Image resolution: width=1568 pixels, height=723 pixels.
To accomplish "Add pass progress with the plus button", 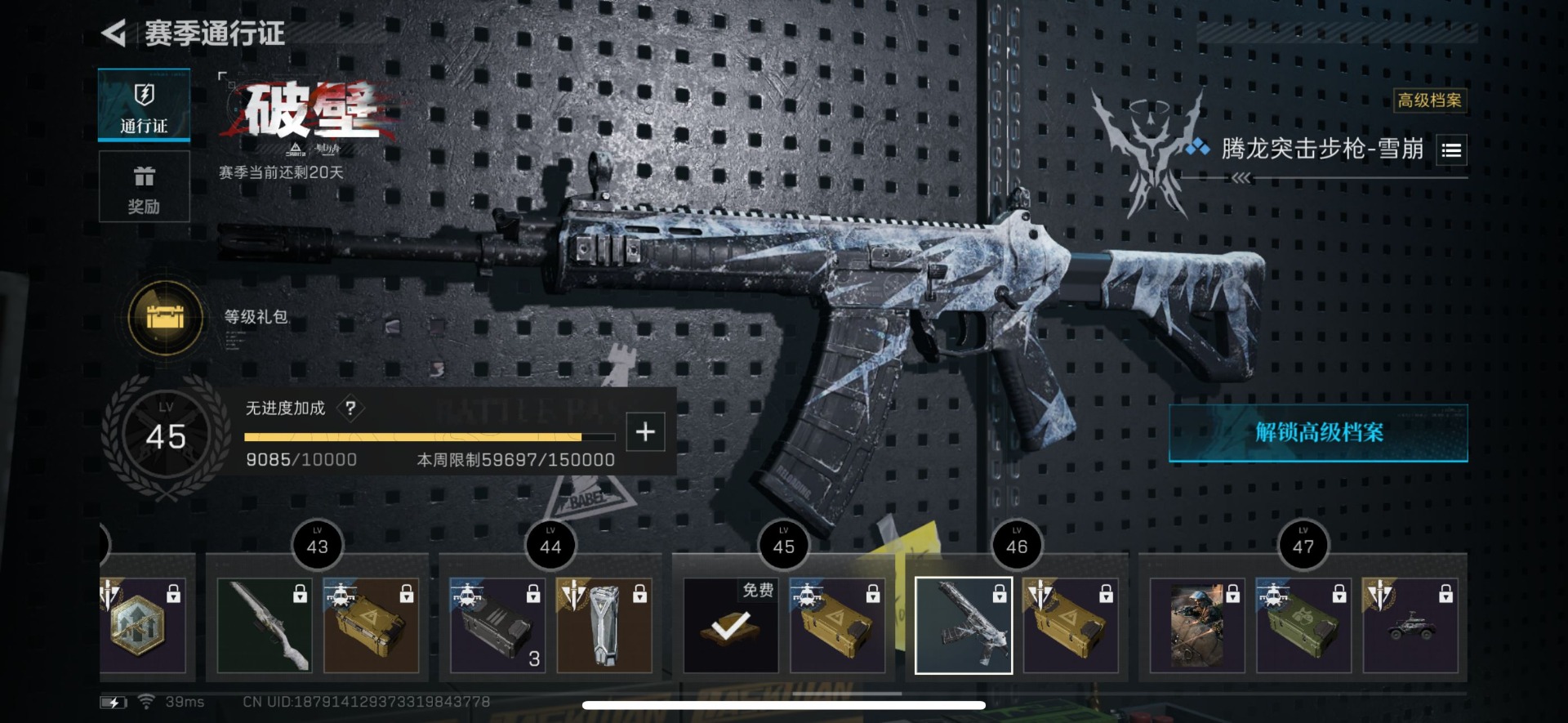I will pos(645,431).
